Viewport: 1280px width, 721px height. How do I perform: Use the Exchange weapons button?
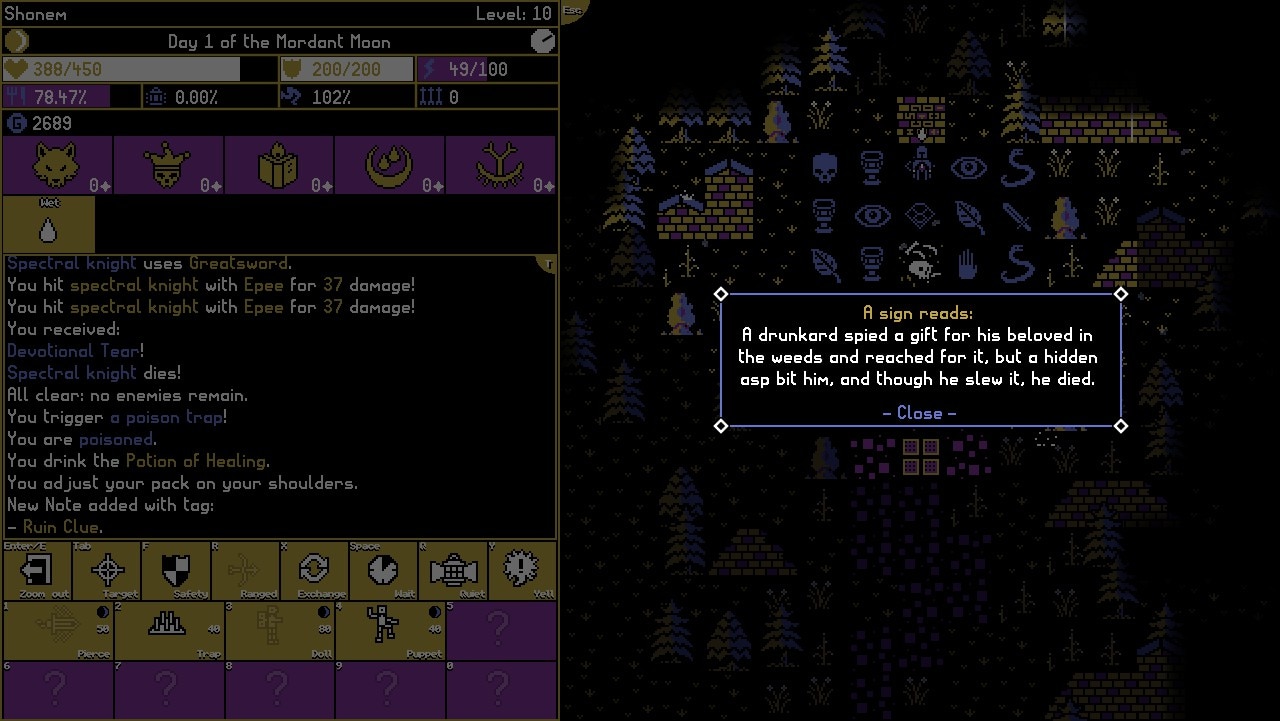pos(314,571)
